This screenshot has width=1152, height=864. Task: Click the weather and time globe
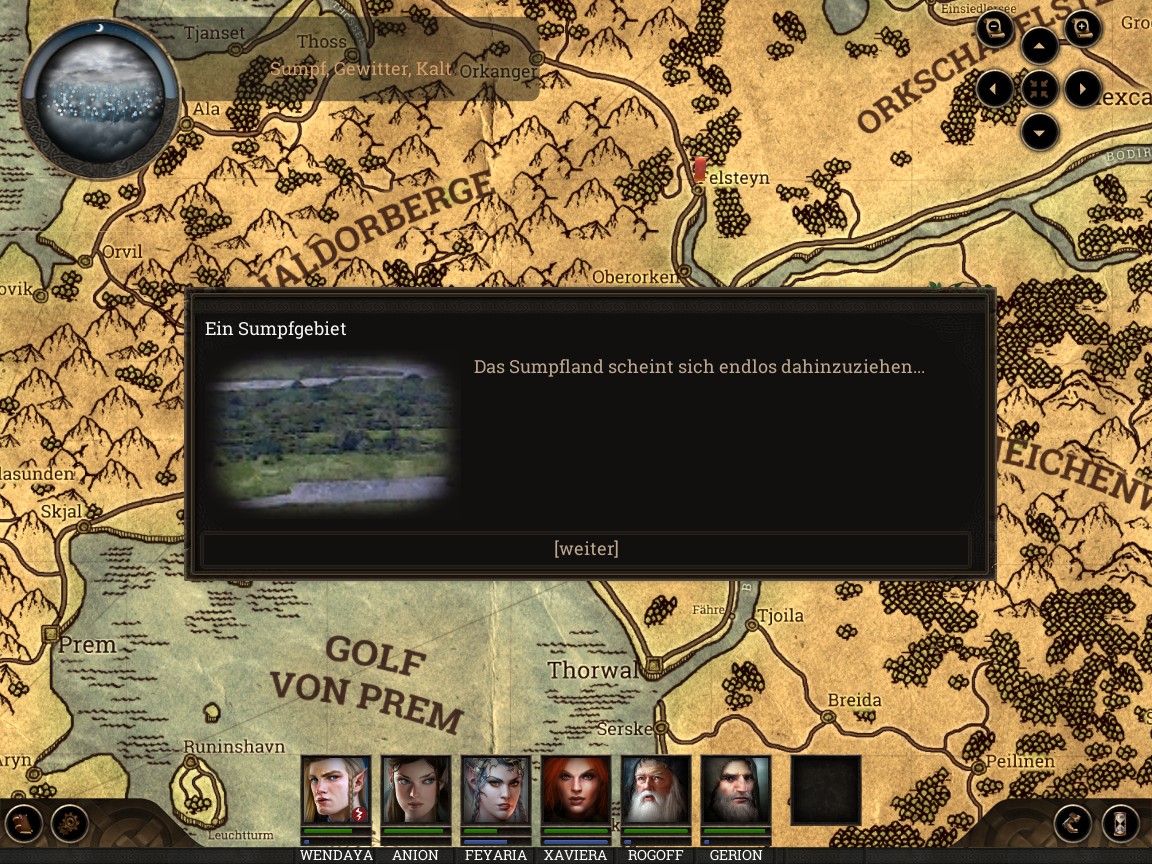[100, 98]
